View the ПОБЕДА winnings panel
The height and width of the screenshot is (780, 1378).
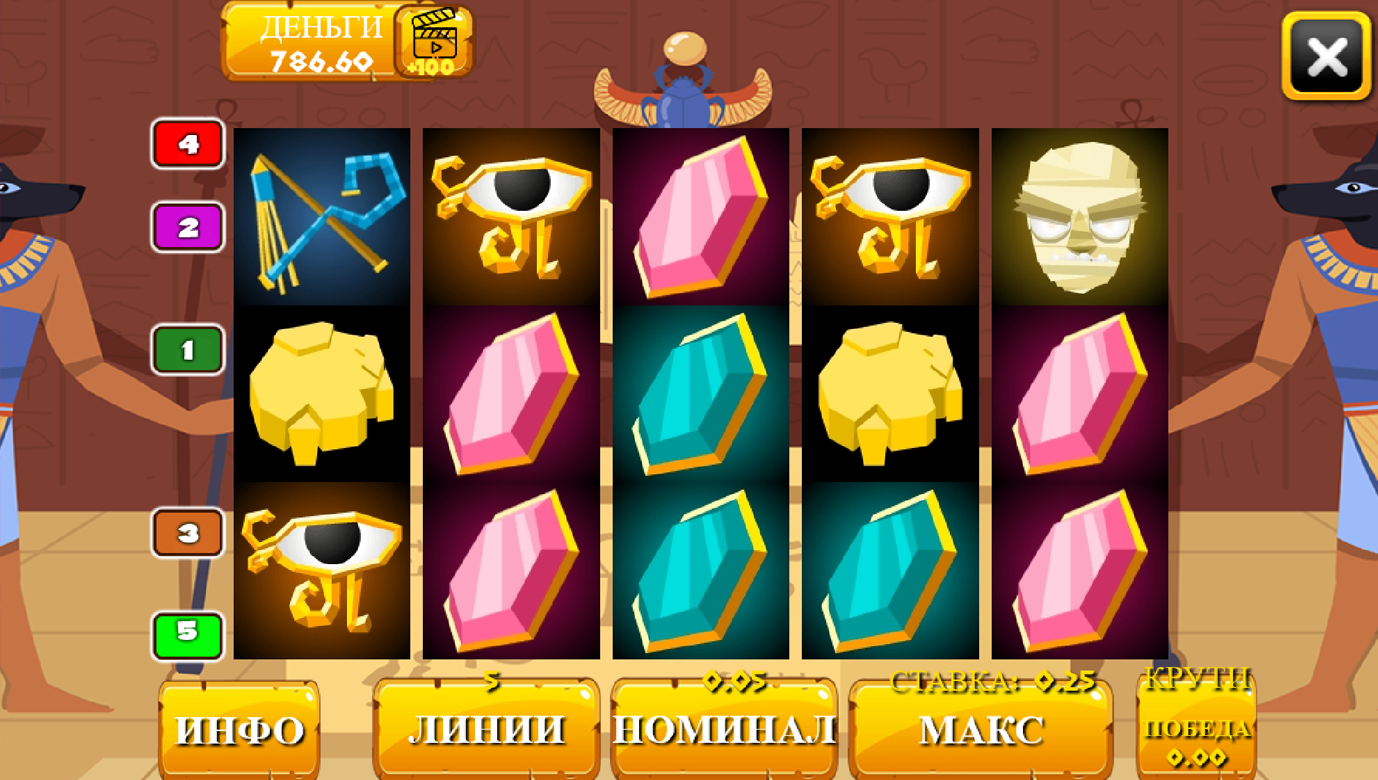click(x=1197, y=732)
